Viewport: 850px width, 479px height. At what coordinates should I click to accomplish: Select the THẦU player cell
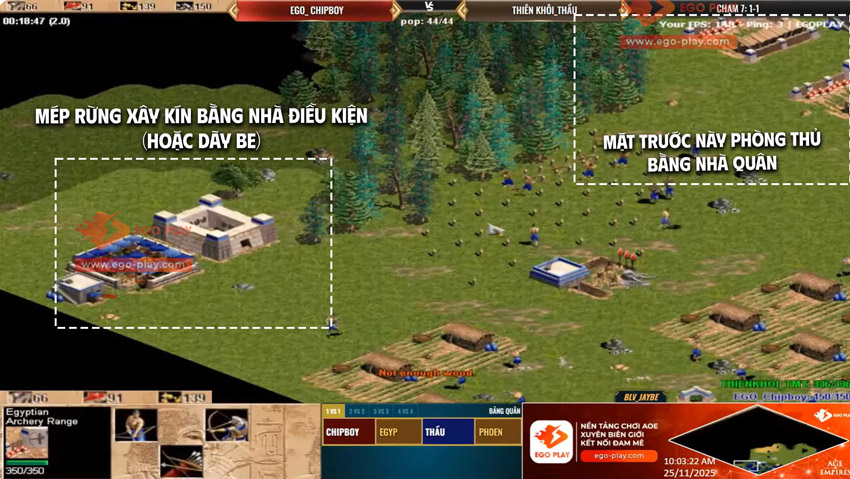(446, 432)
